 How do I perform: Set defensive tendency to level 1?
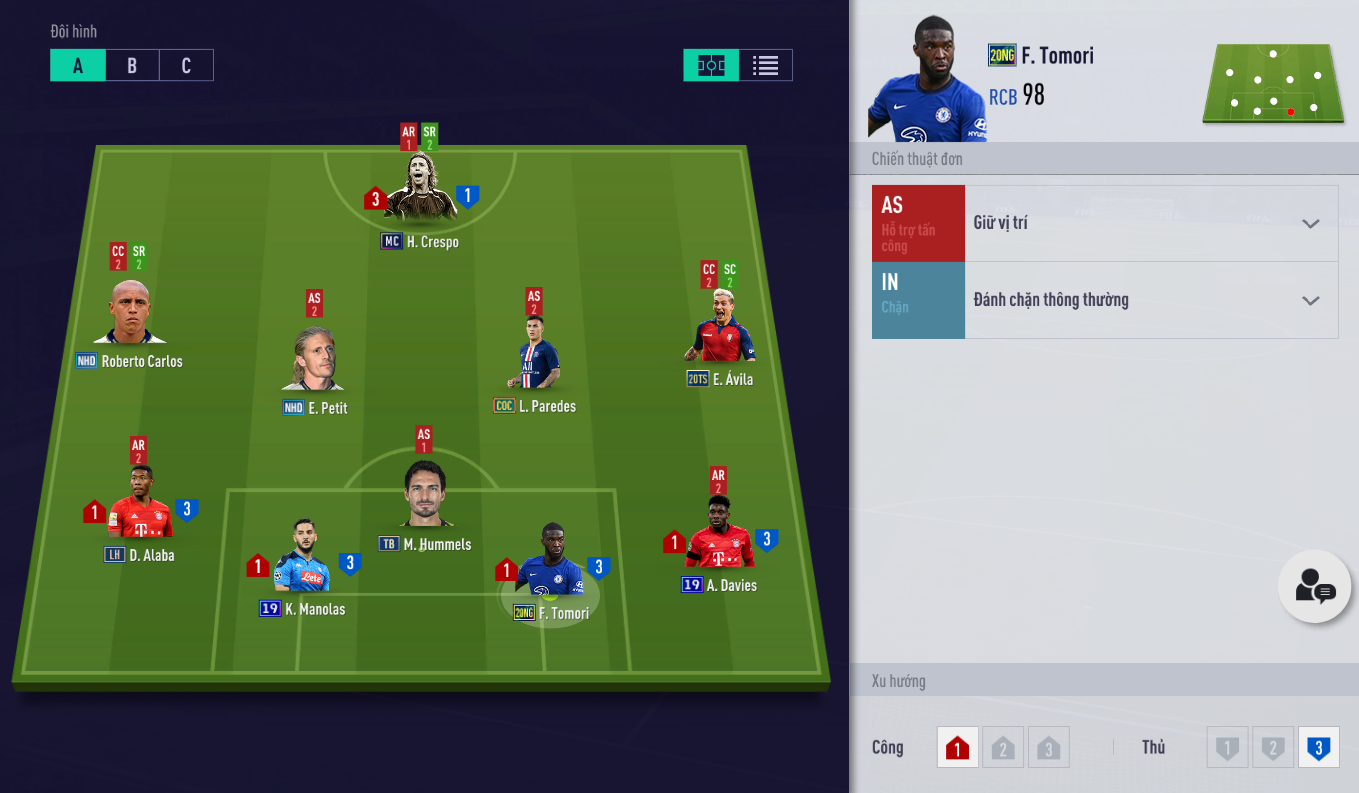click(x=1227, y=748)
